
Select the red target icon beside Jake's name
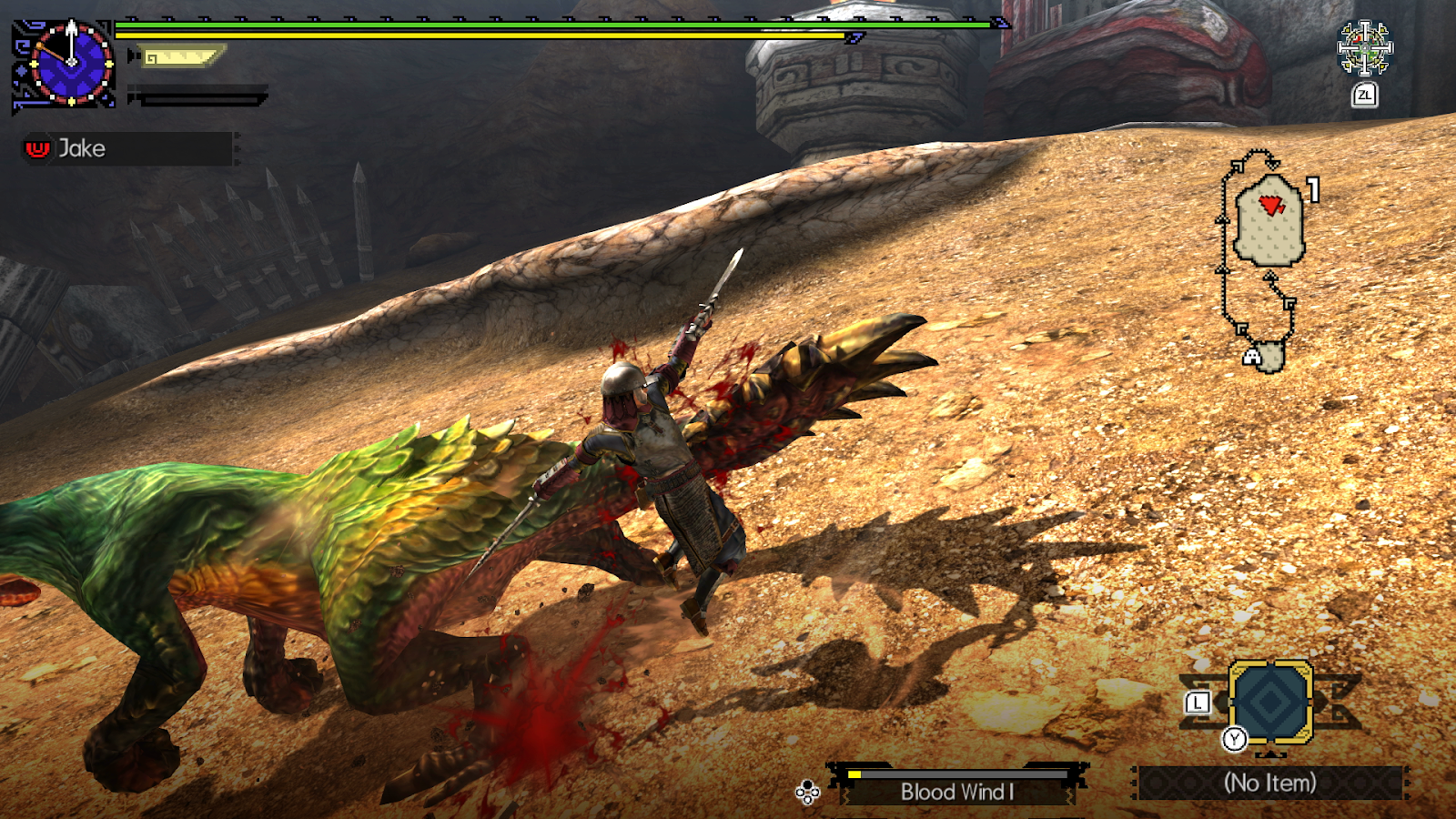(35, 147)
